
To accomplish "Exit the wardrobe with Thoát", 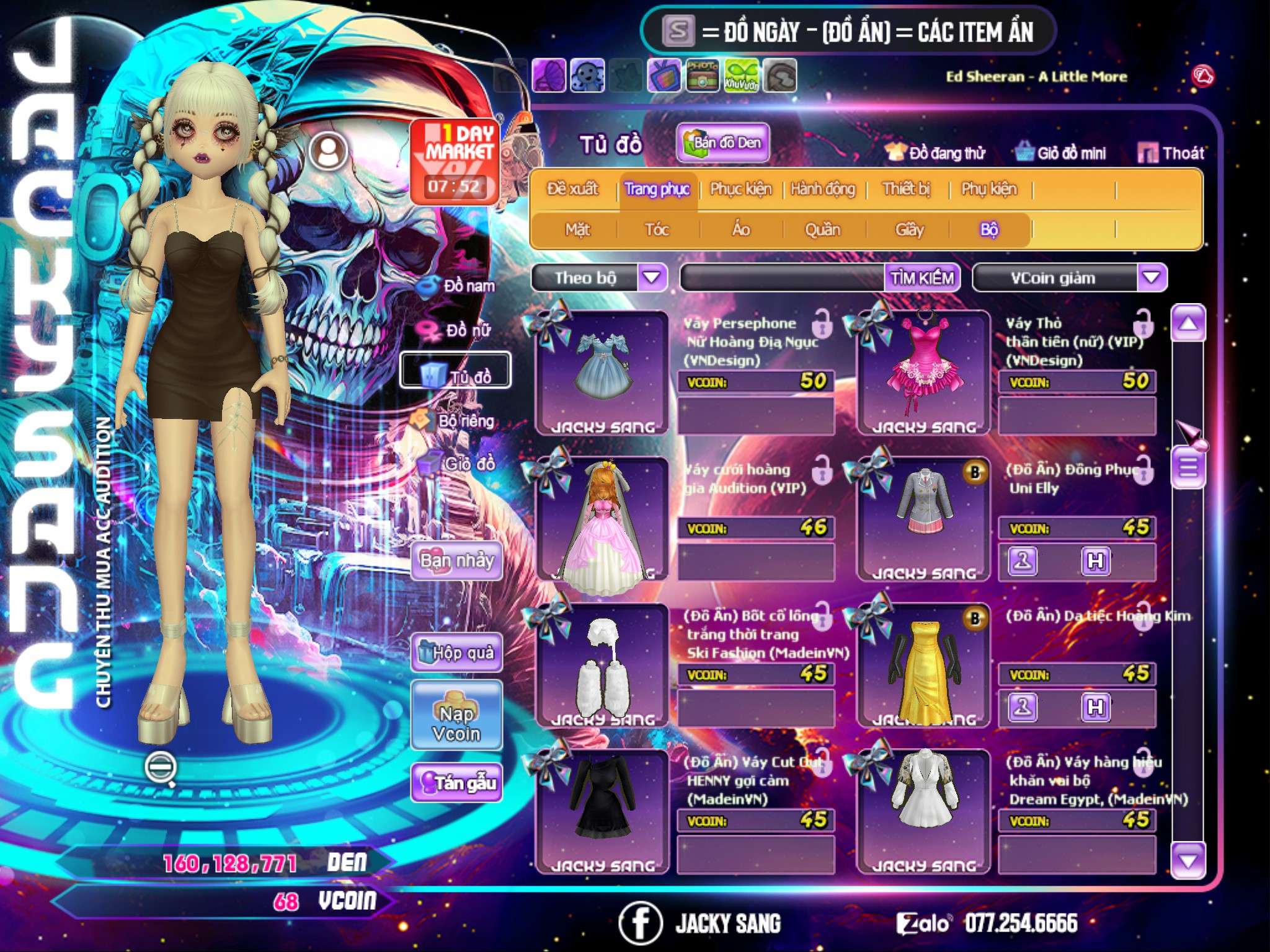I will click(1171, 153).
